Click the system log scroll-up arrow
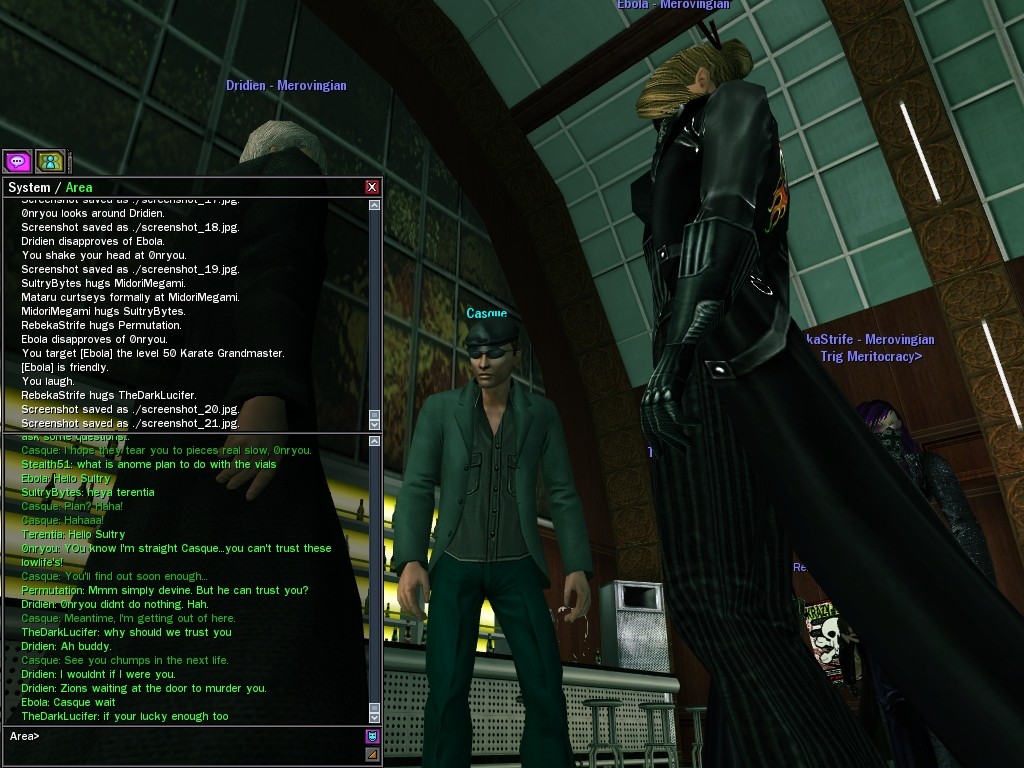 (x=375, y=205)
